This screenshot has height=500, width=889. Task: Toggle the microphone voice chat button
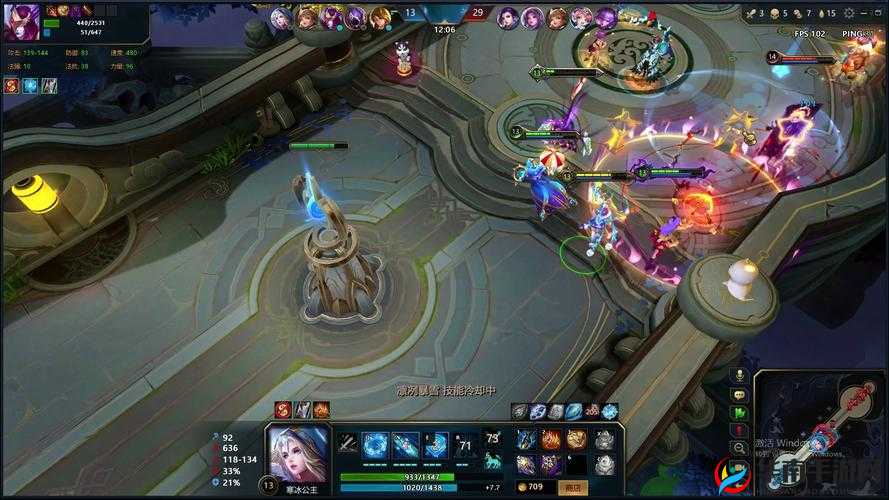(740, 375)
